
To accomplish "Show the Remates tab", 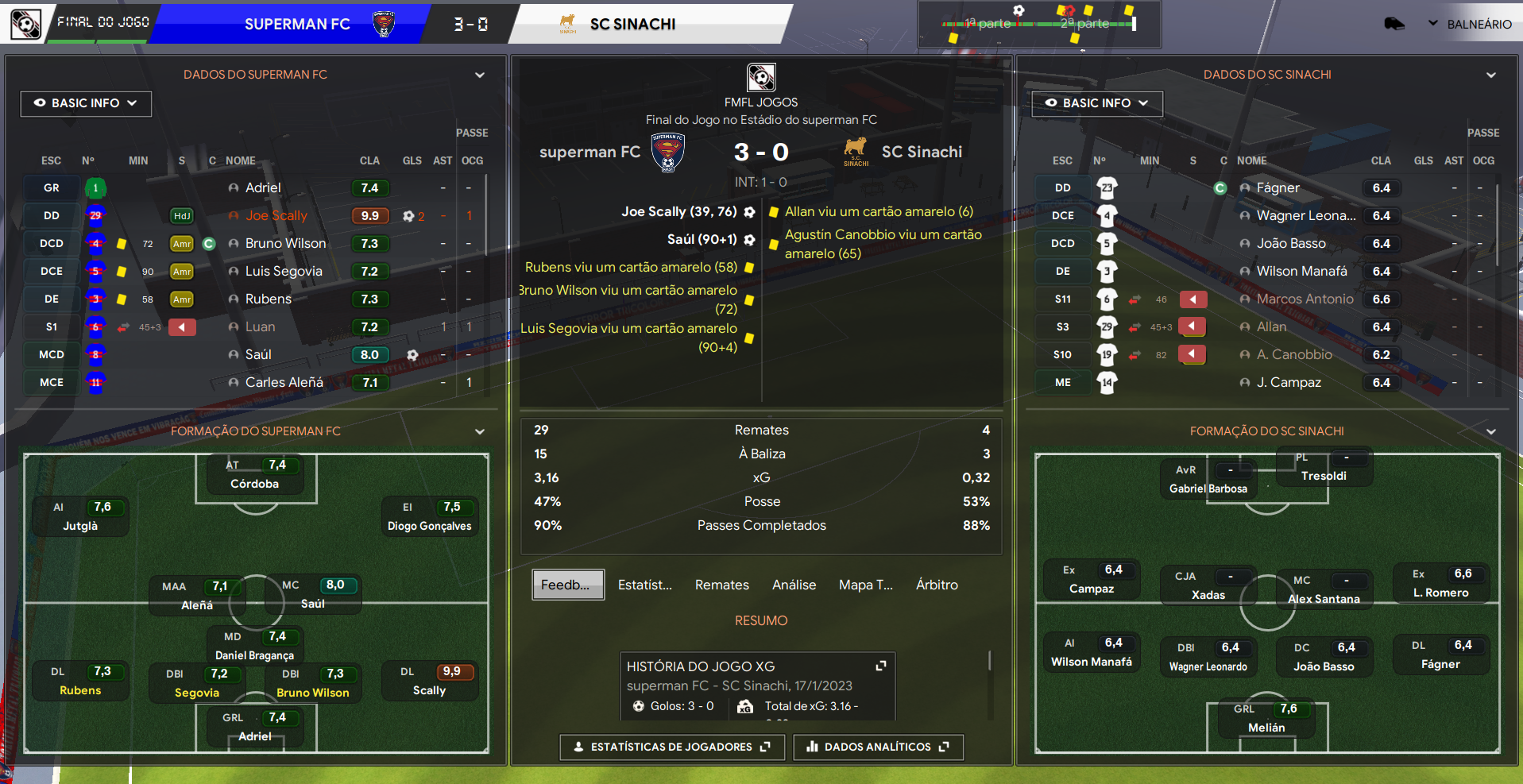I will tap(721, 585).
